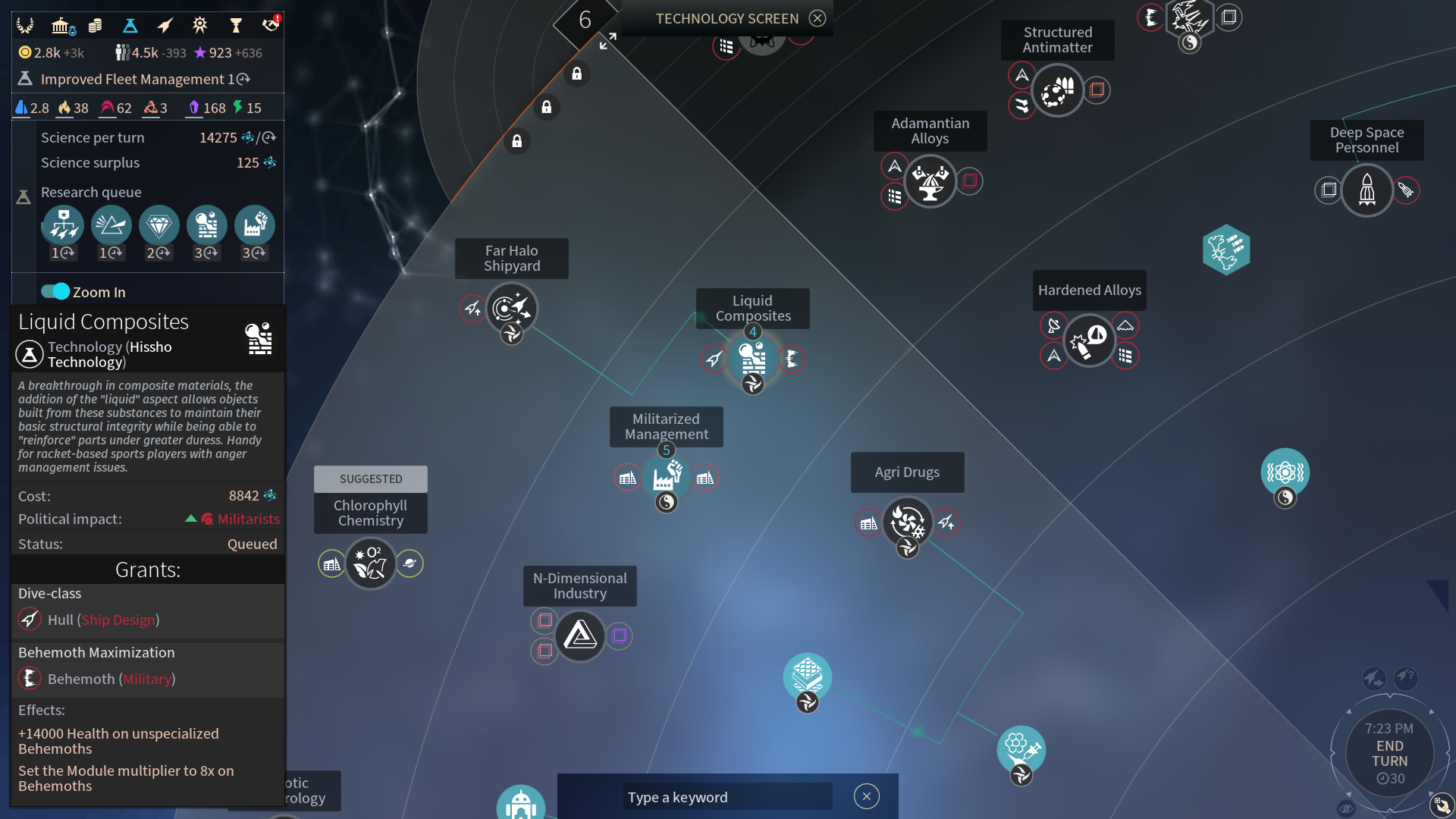Pick the Structured Antimatter technology
The width and height of the screenshot is (1456, 819).
pyautogui.click(x=1057, y=90)
